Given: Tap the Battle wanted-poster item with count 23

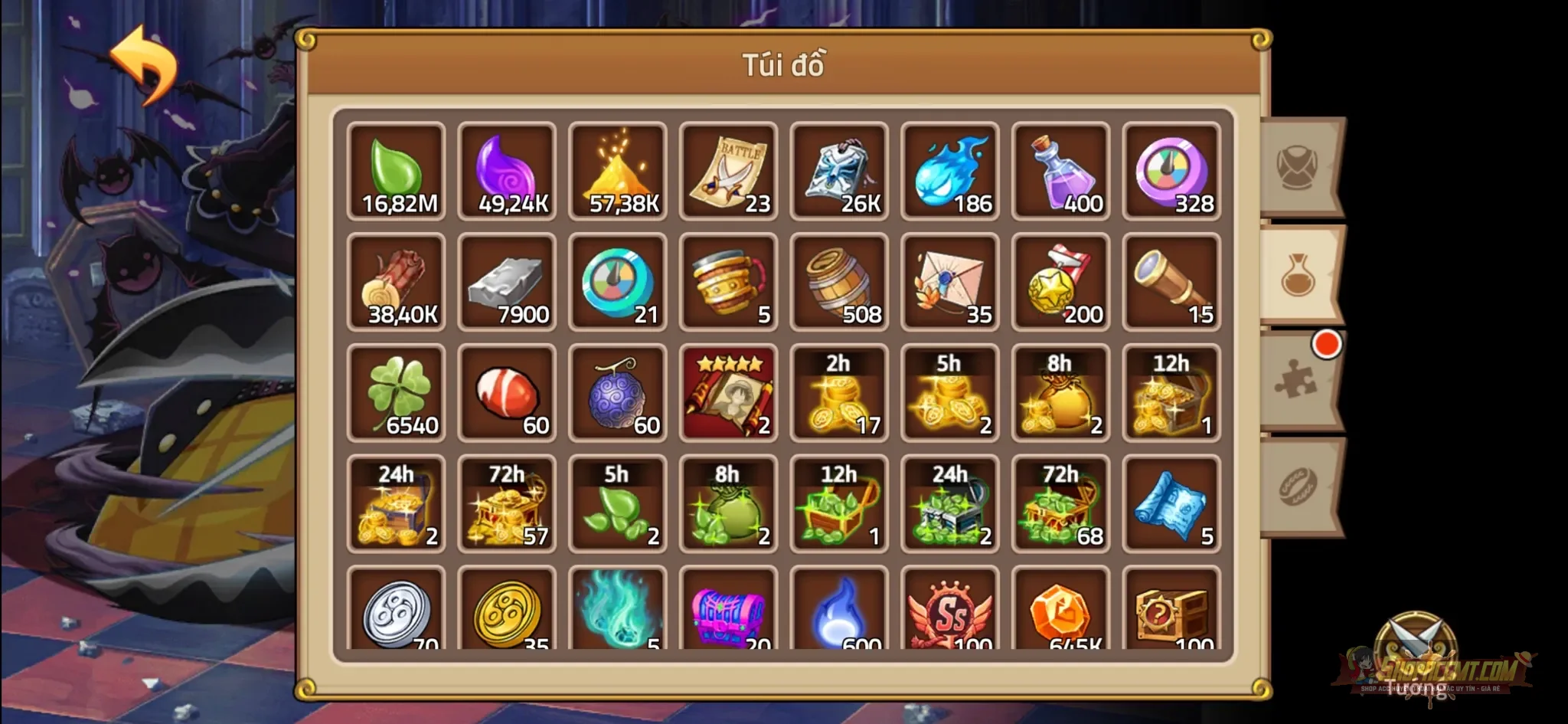Looking at the screenshot, I should [x=728, y=170].
